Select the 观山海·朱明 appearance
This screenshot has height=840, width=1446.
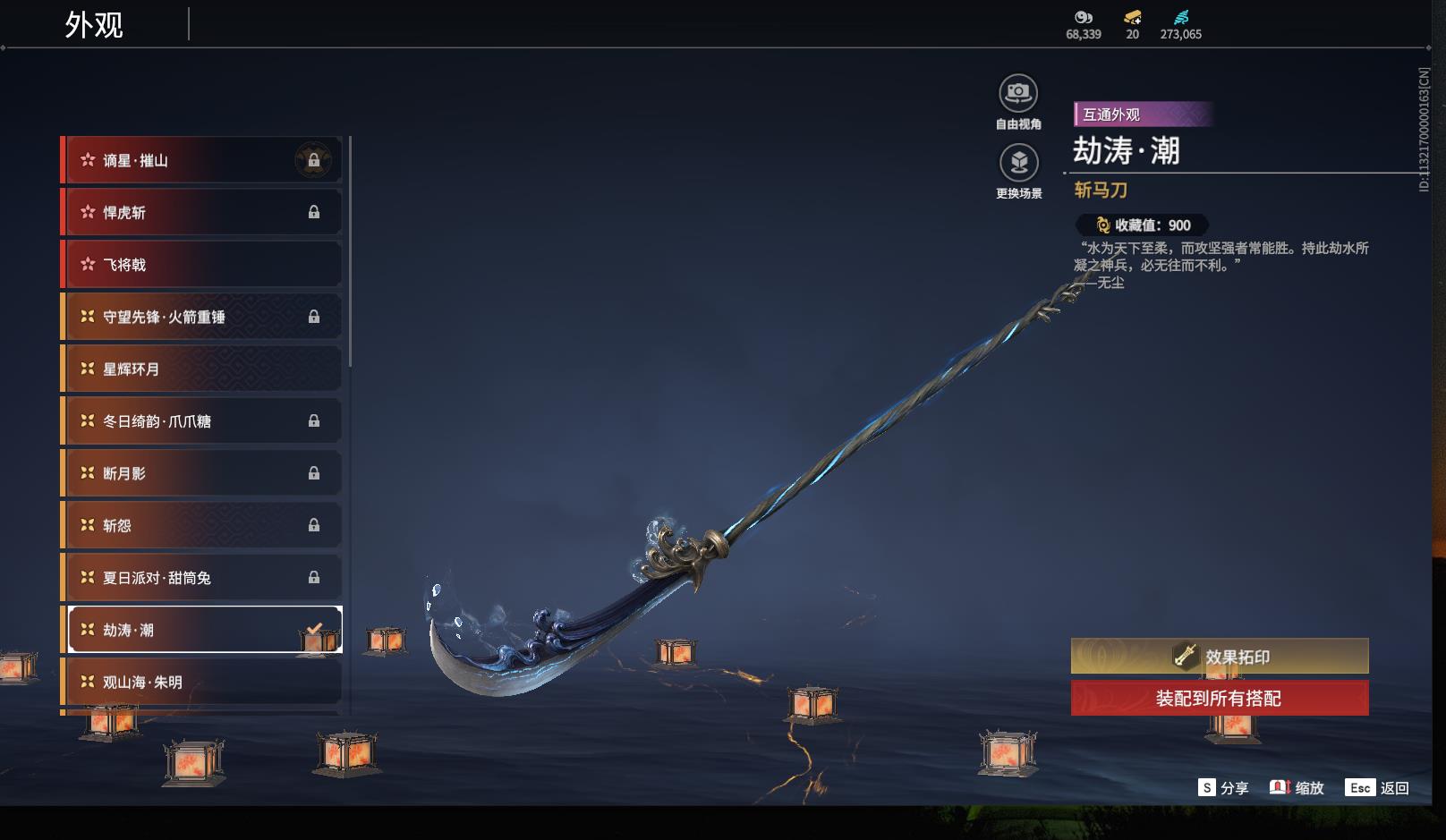pos(201,682)
